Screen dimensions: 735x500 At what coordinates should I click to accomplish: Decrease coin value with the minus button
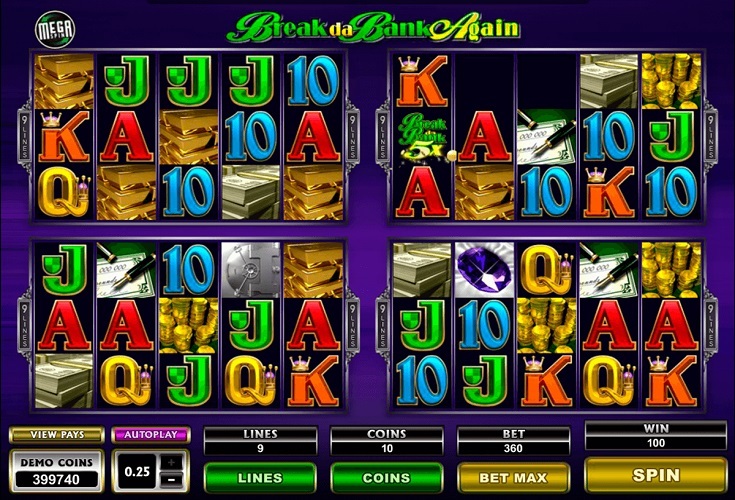172,478
